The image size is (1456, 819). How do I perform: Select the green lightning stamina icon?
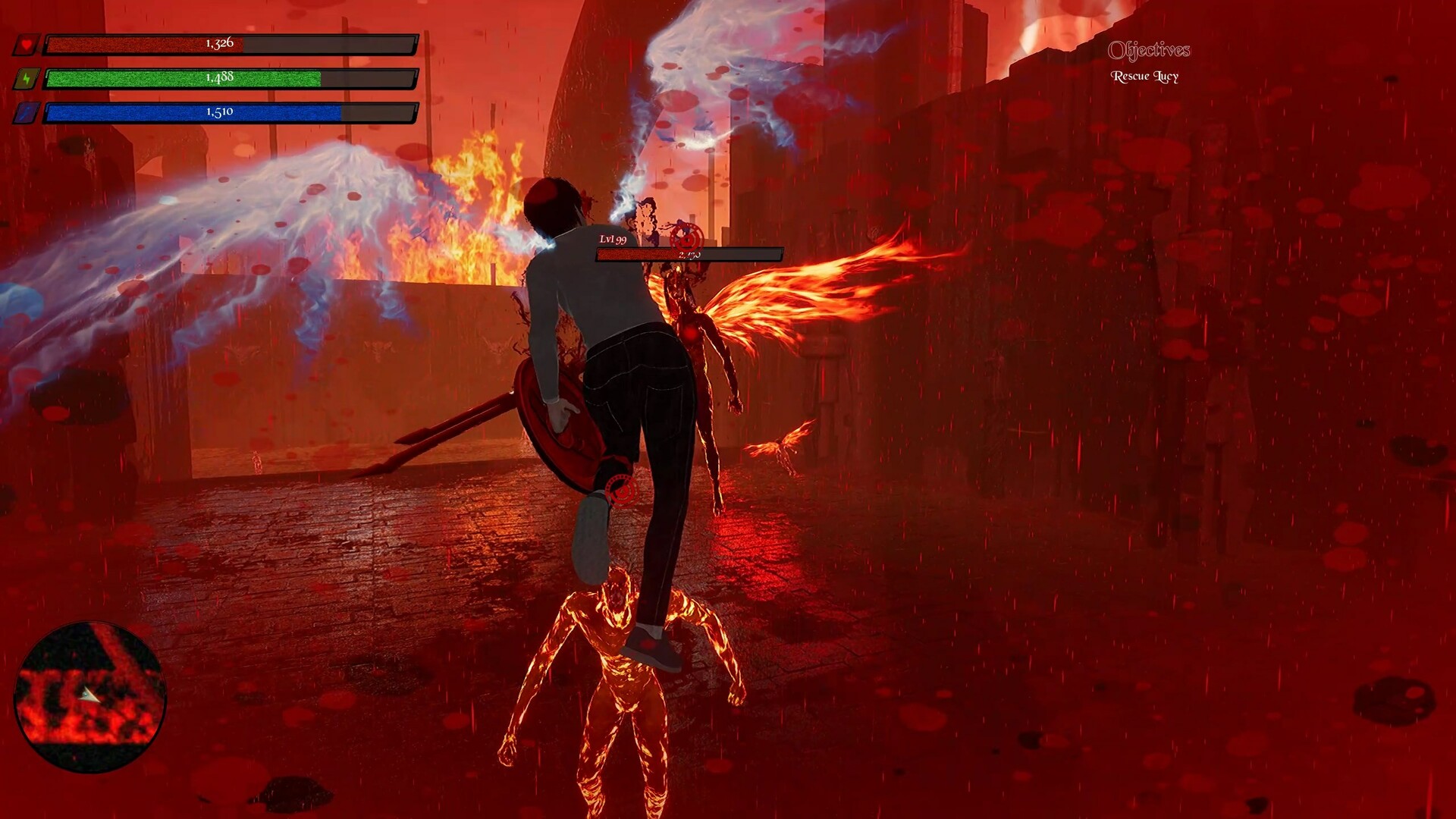(x=27, y=79)
